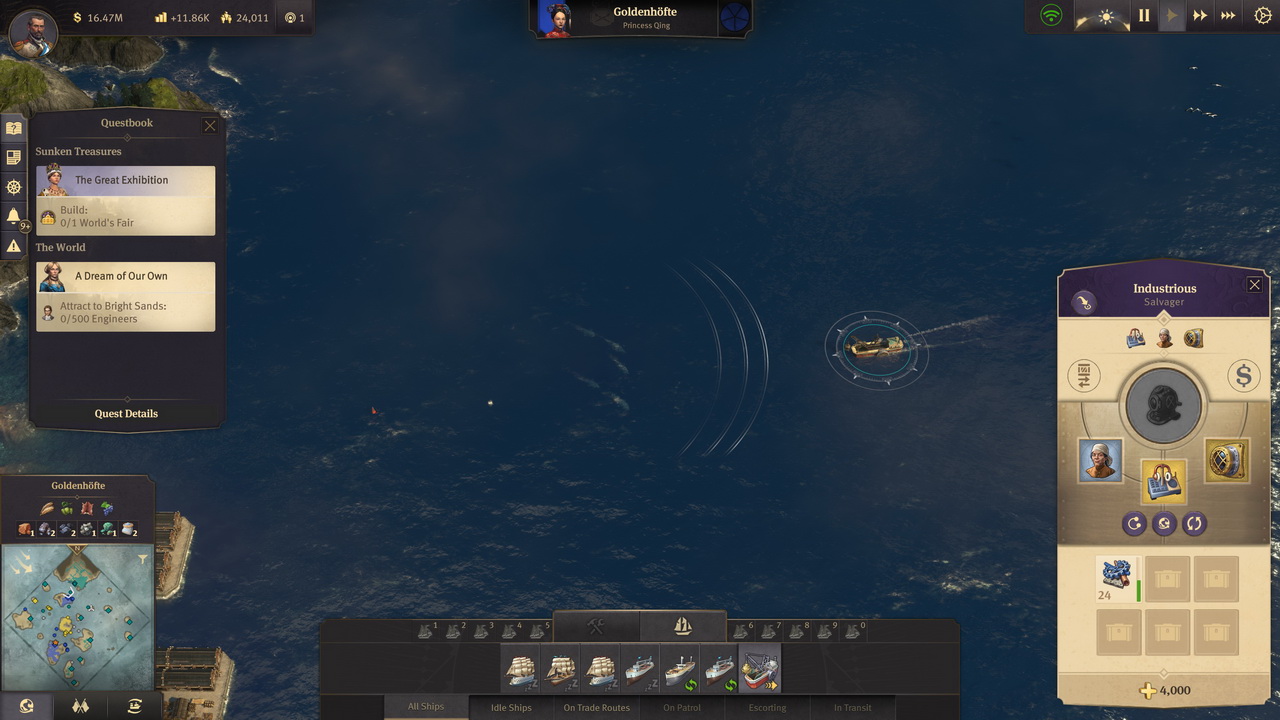Open the ships menu tab with sailboat icon
Image resolution: width=1280 pixels, height=720 pixels.
[683, 626]
